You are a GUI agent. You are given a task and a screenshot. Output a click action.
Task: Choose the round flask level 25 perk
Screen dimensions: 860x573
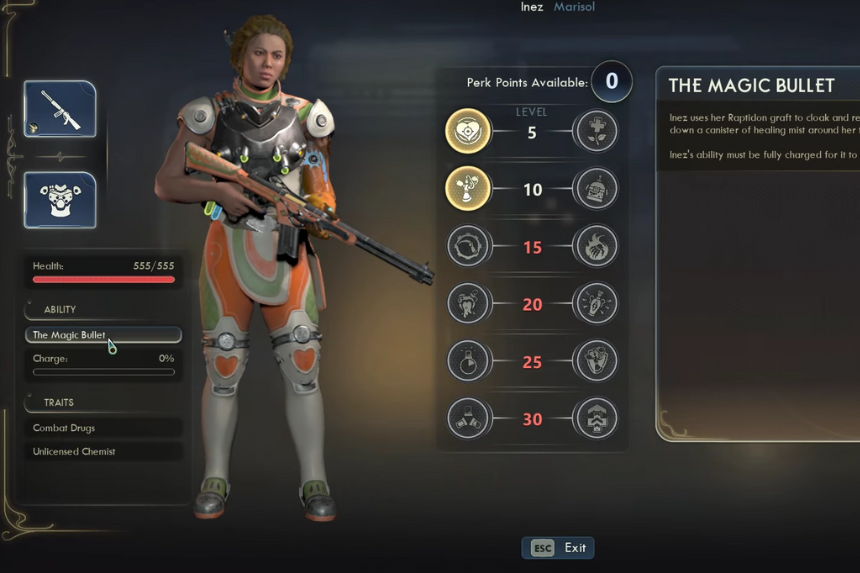pos(468,361)
